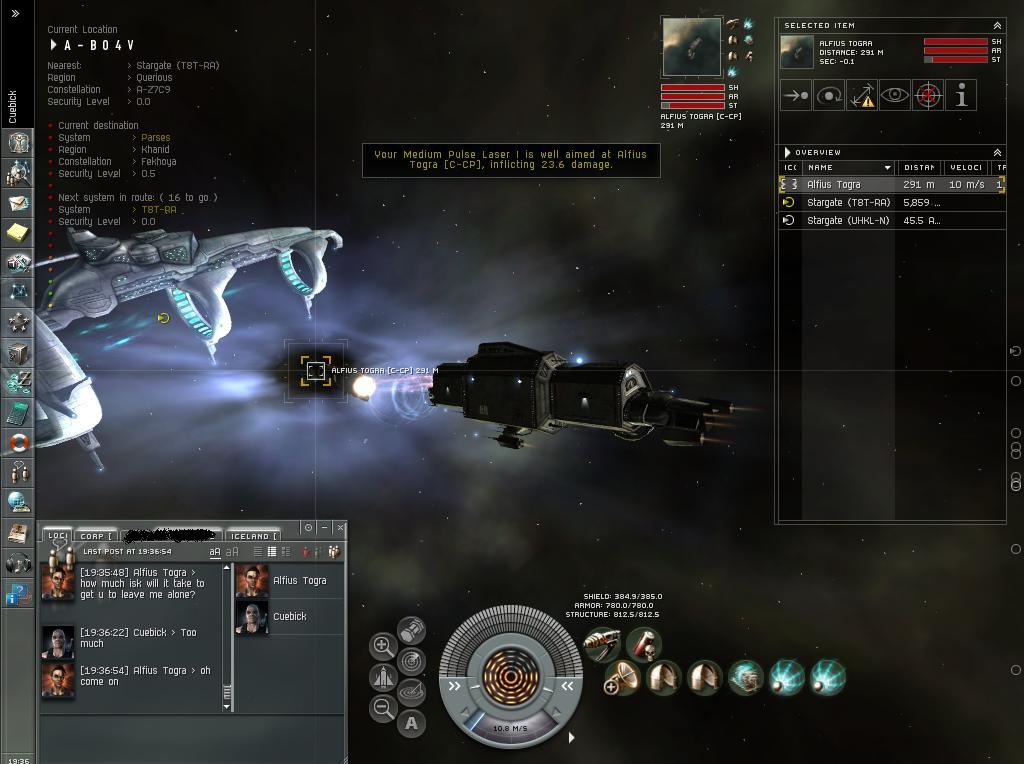Select Stargate (UHKL-N) overview row

848,220
